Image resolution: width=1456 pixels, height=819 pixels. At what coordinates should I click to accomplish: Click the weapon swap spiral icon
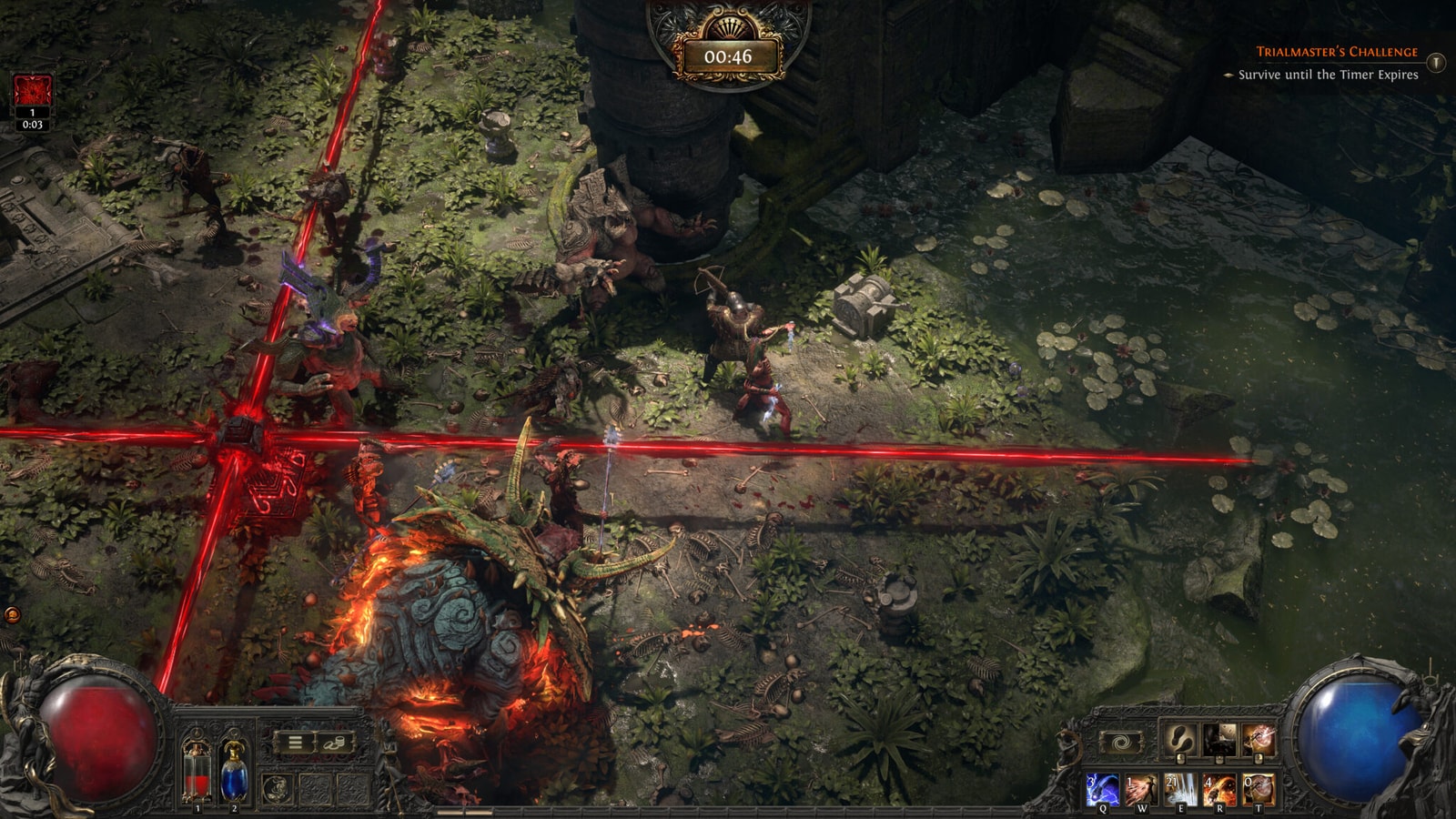(1121, 742)
